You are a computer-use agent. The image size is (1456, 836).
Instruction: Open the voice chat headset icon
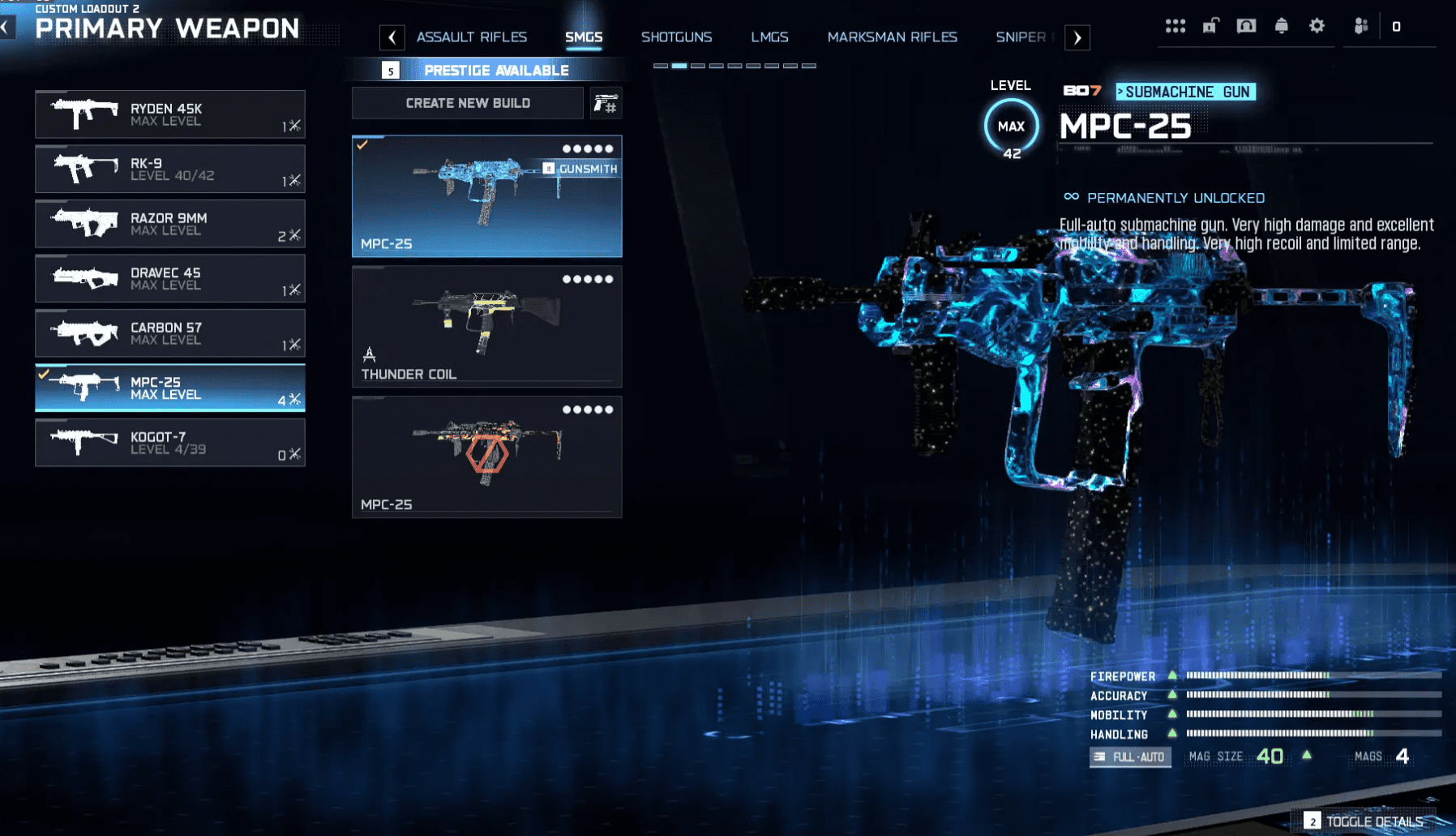click(x=1246, y=25)
